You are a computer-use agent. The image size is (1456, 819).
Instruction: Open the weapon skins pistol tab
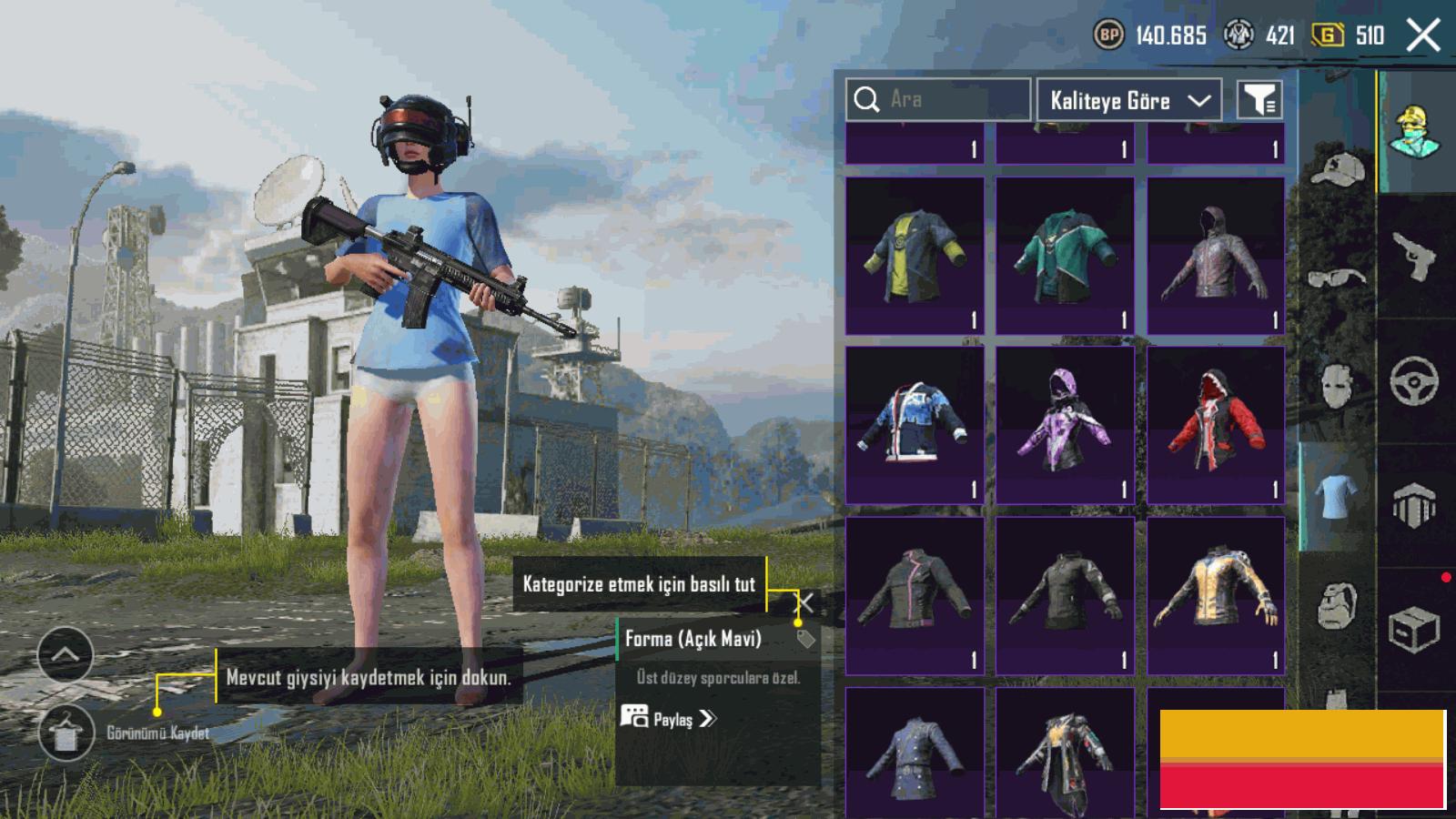click(x=1414, y=256)
